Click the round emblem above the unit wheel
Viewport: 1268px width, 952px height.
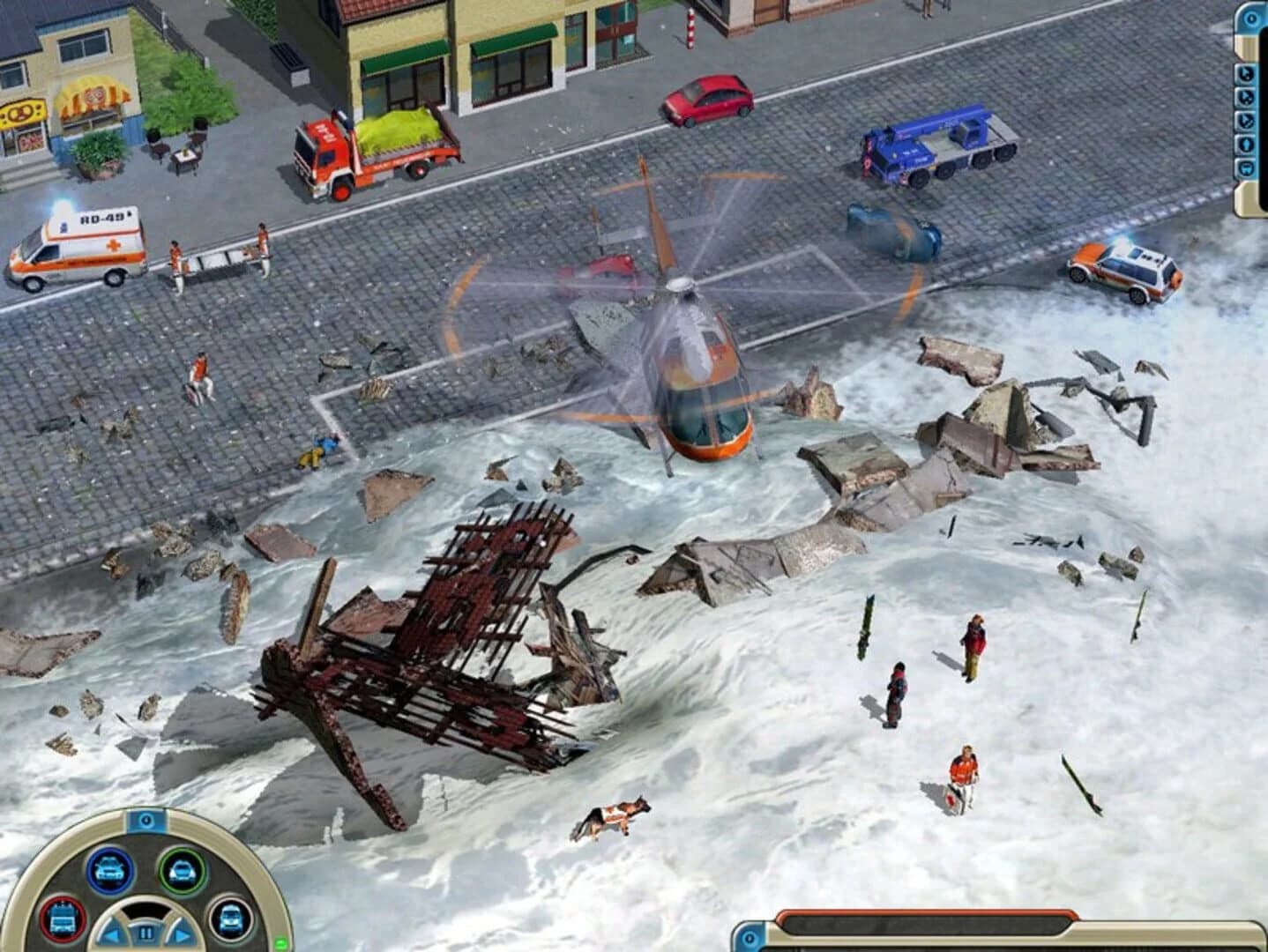145,821
